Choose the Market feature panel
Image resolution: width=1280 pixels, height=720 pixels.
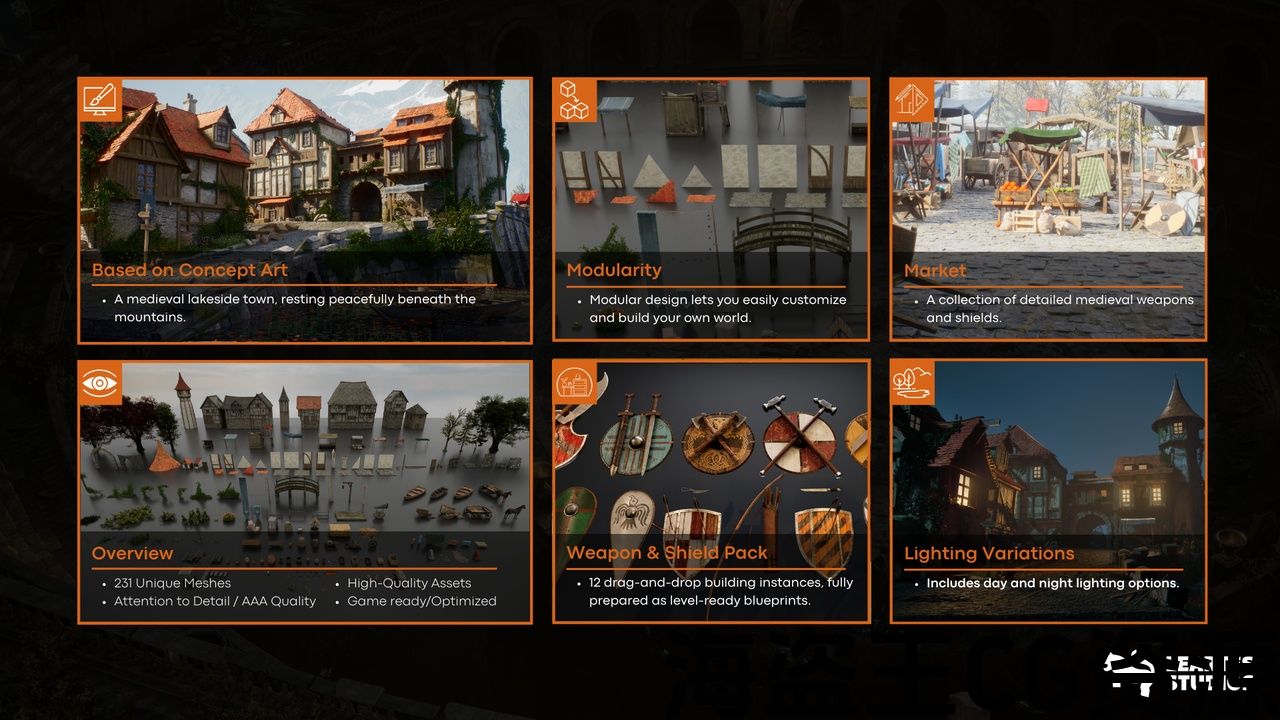(x=1048, y=210)
